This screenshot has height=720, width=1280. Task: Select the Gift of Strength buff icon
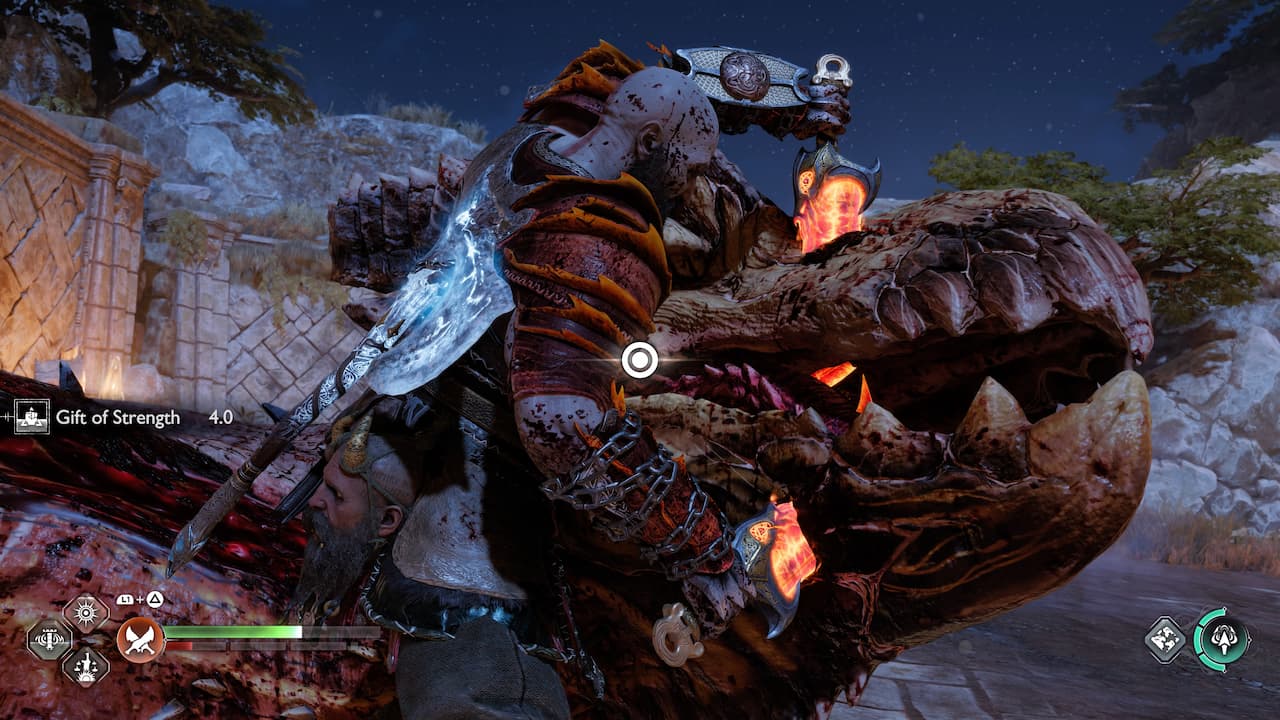tap(35, 417)
